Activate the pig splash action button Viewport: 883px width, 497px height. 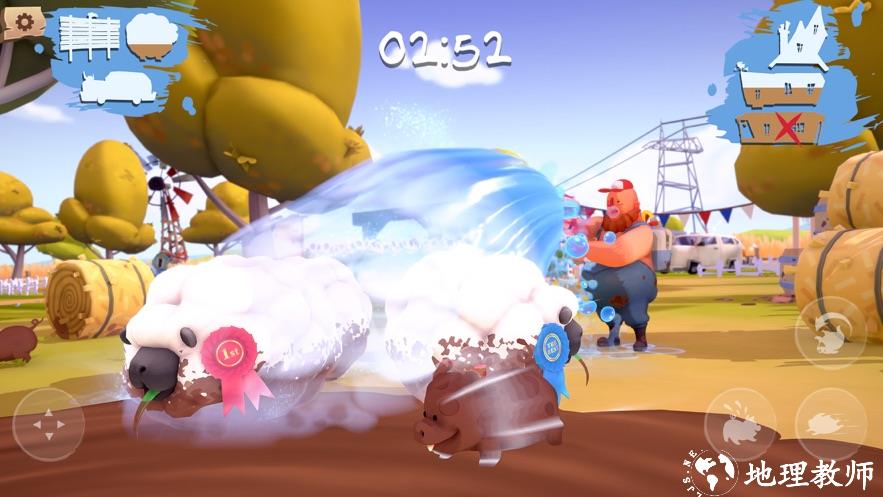(740, 424)
